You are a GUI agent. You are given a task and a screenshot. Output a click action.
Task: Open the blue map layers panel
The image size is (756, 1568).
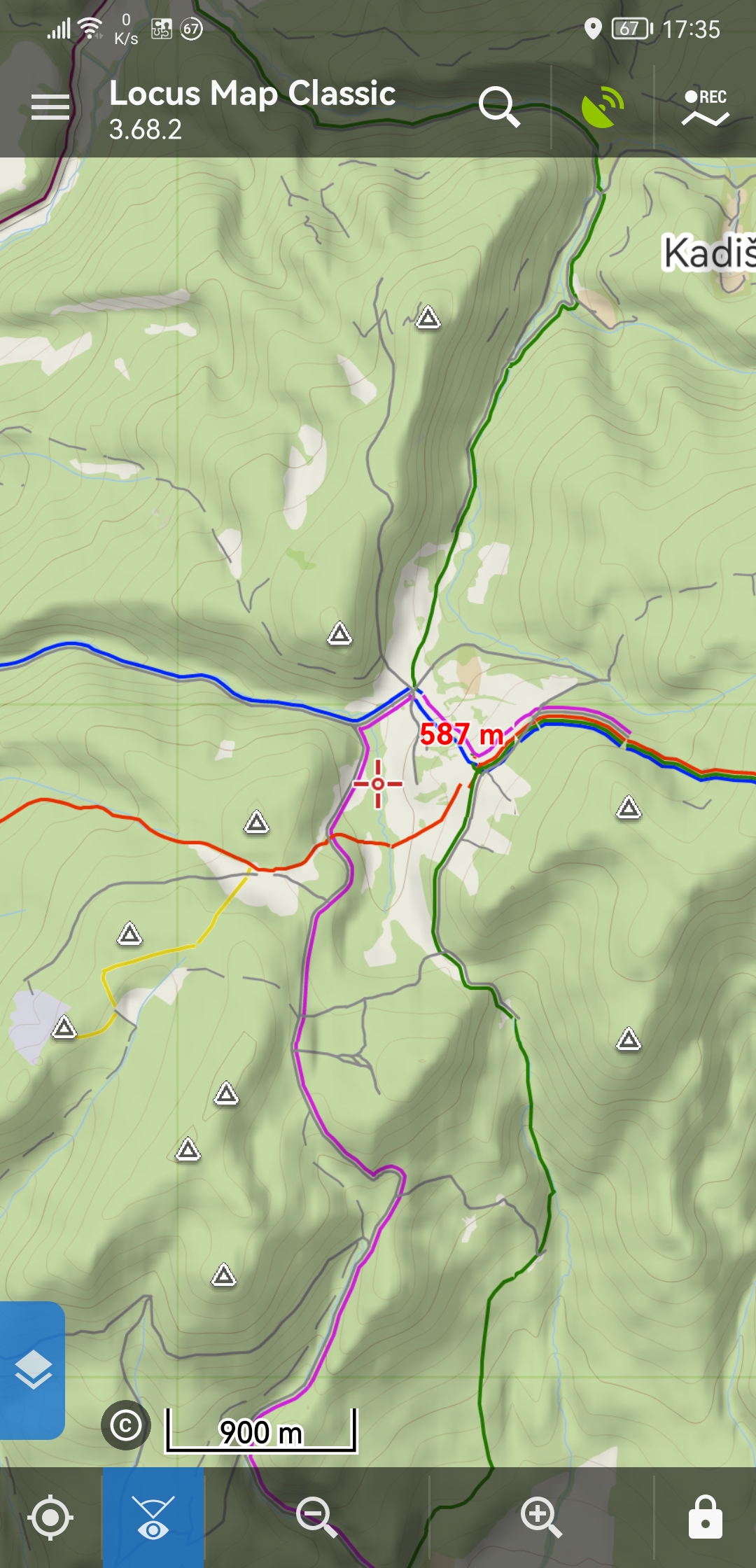point(32,1370)
